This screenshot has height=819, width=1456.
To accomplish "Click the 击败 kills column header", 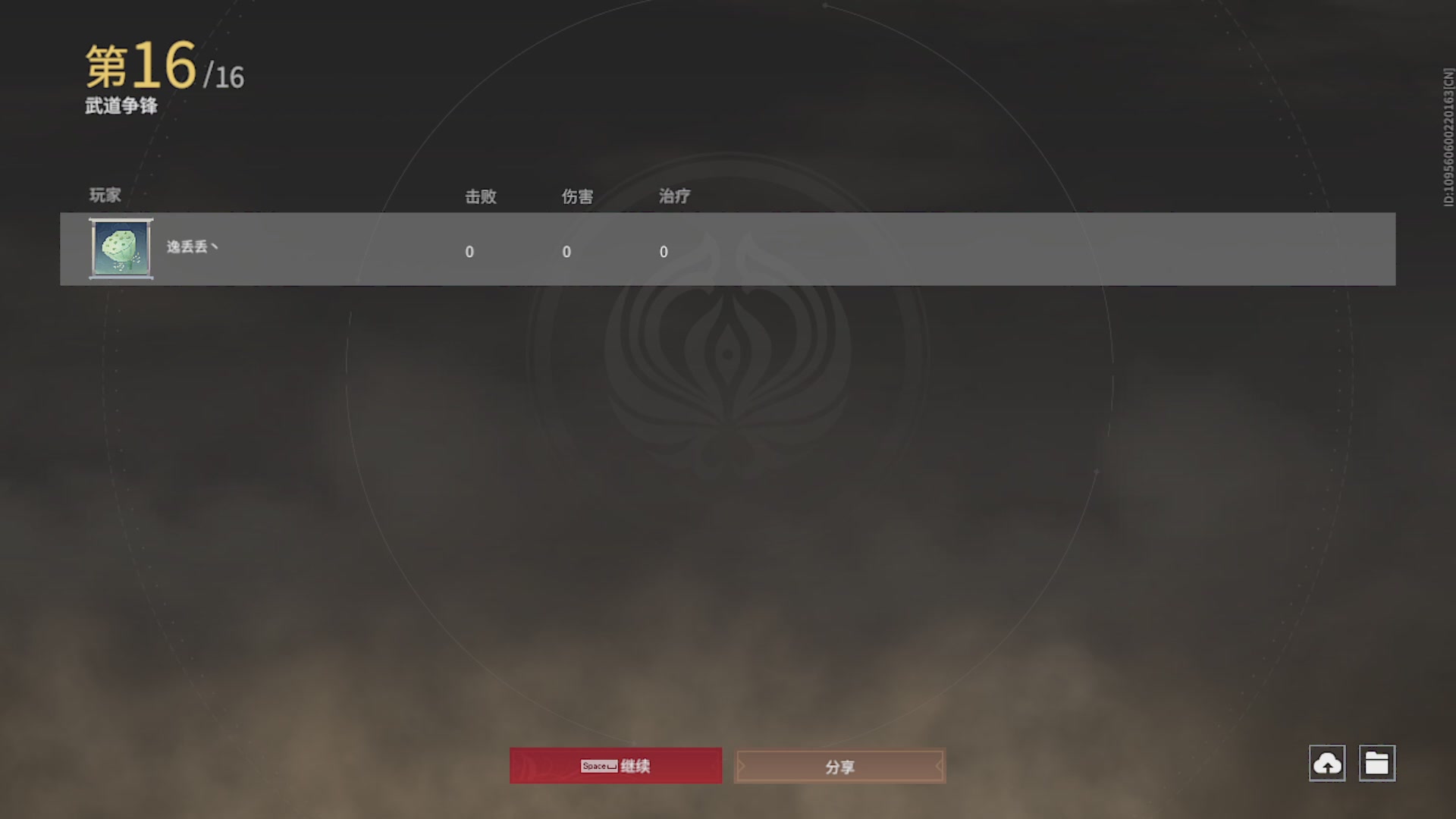I will tap(481, 196).
